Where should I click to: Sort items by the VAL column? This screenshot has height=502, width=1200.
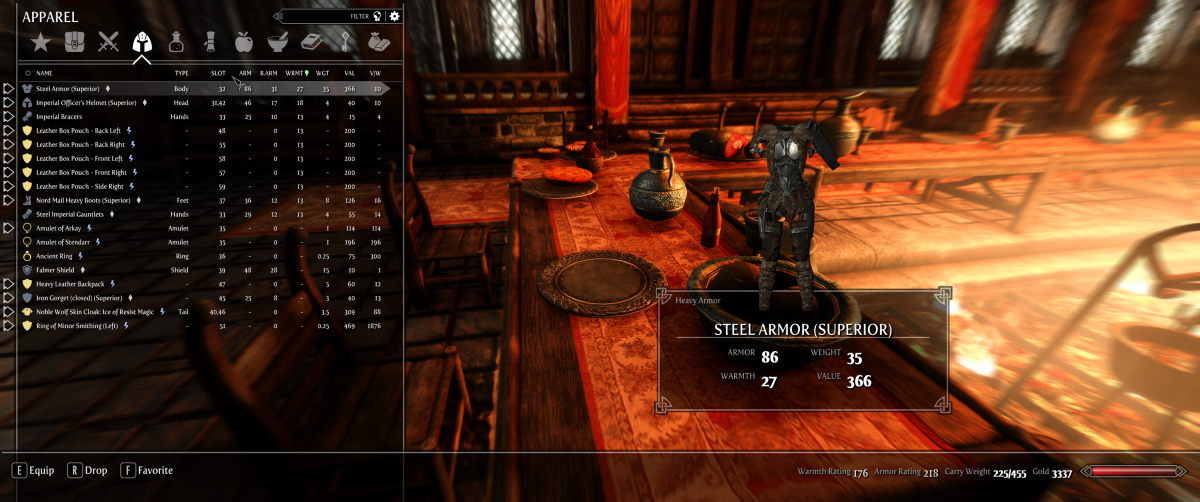point(349,73)
